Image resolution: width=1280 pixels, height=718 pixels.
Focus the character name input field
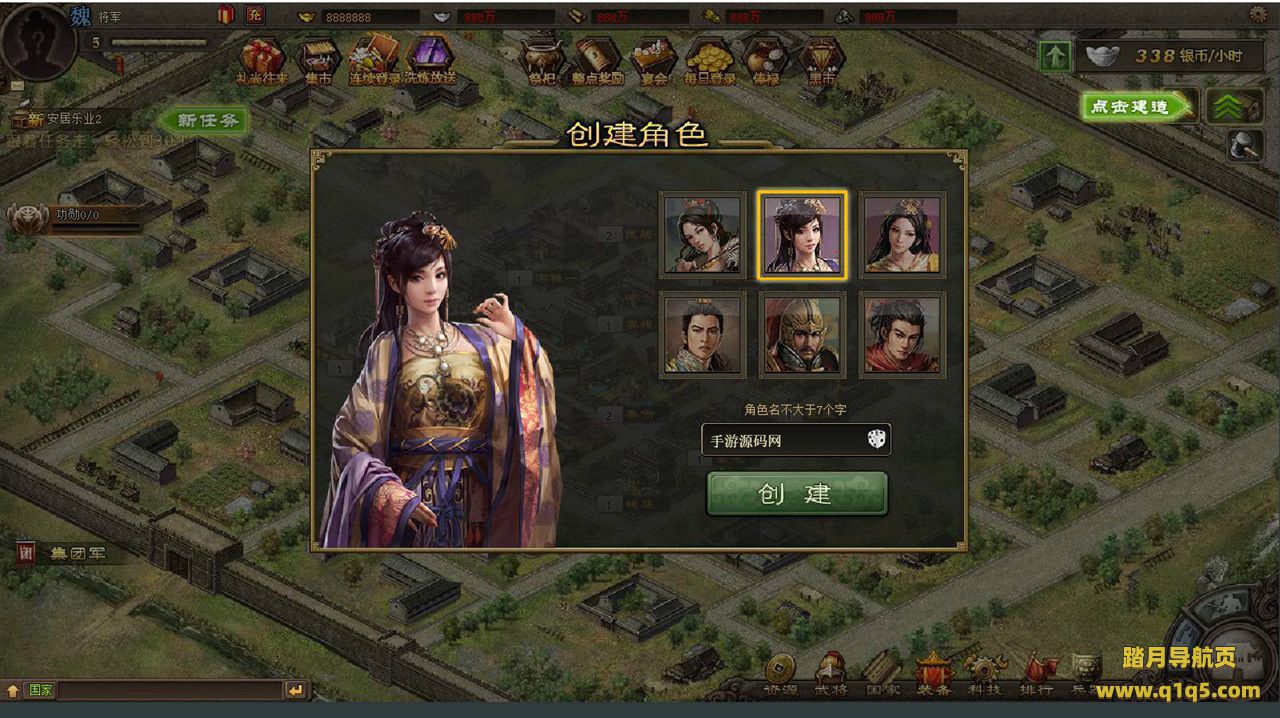[x=782, y=440]
